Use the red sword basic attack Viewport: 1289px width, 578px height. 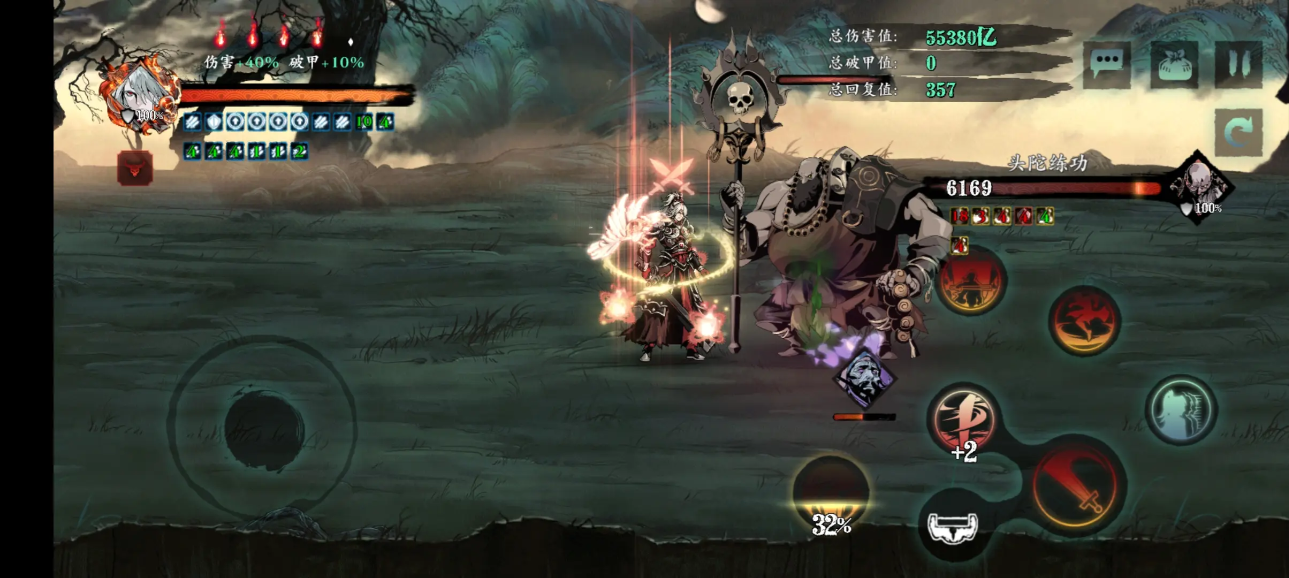pyautogui.click(x=1078, y=487)
